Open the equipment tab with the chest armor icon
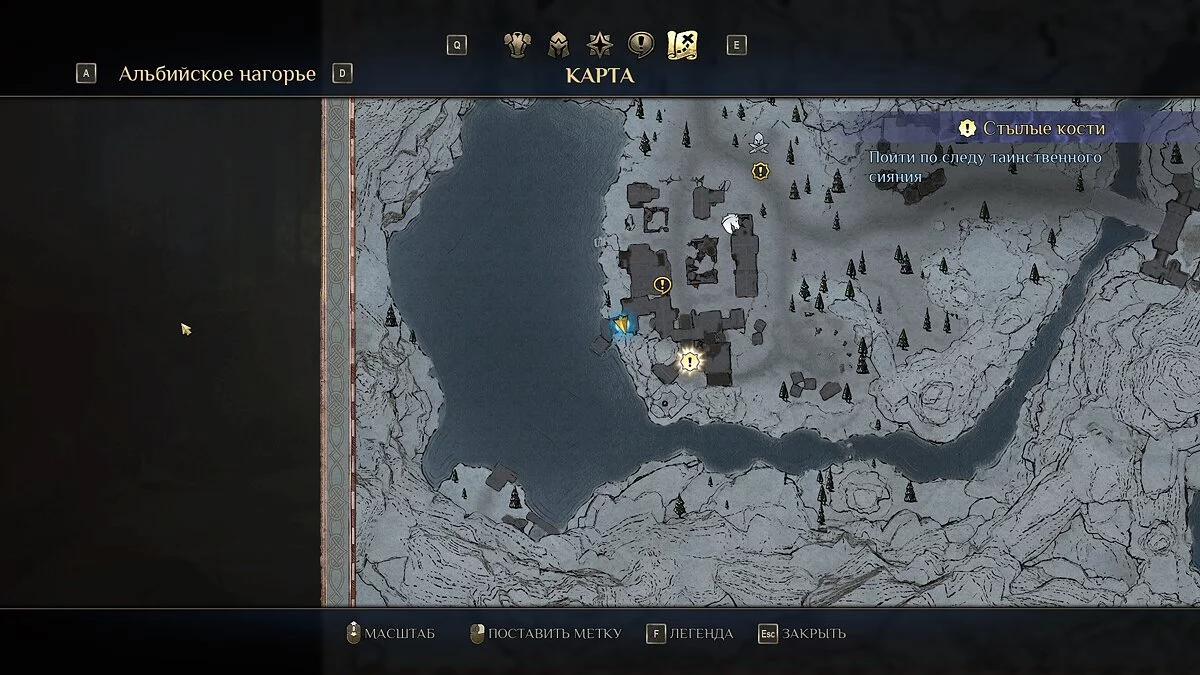 click(516, 45)
